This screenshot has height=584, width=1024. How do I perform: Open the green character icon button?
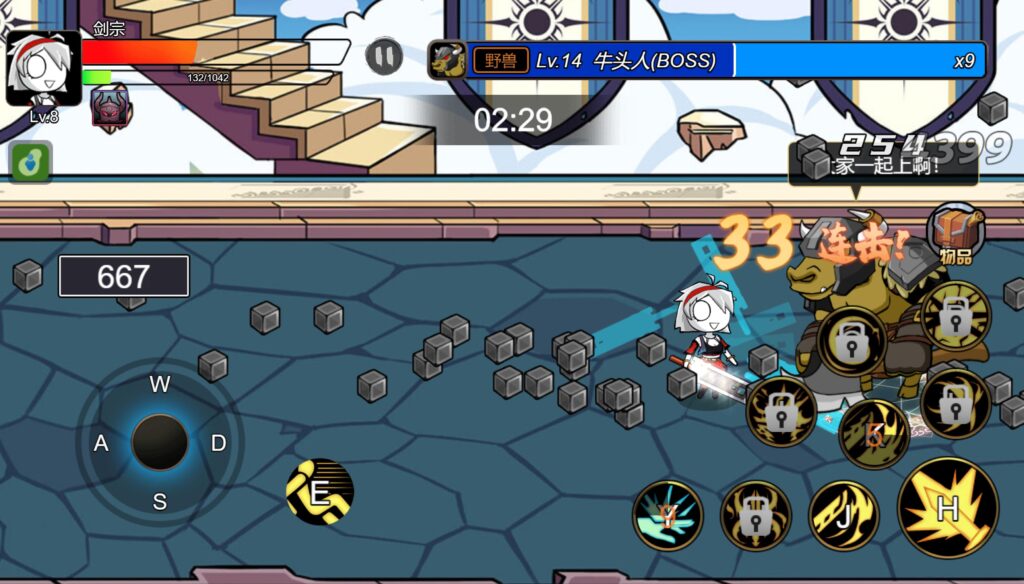[x=31, y=162]
